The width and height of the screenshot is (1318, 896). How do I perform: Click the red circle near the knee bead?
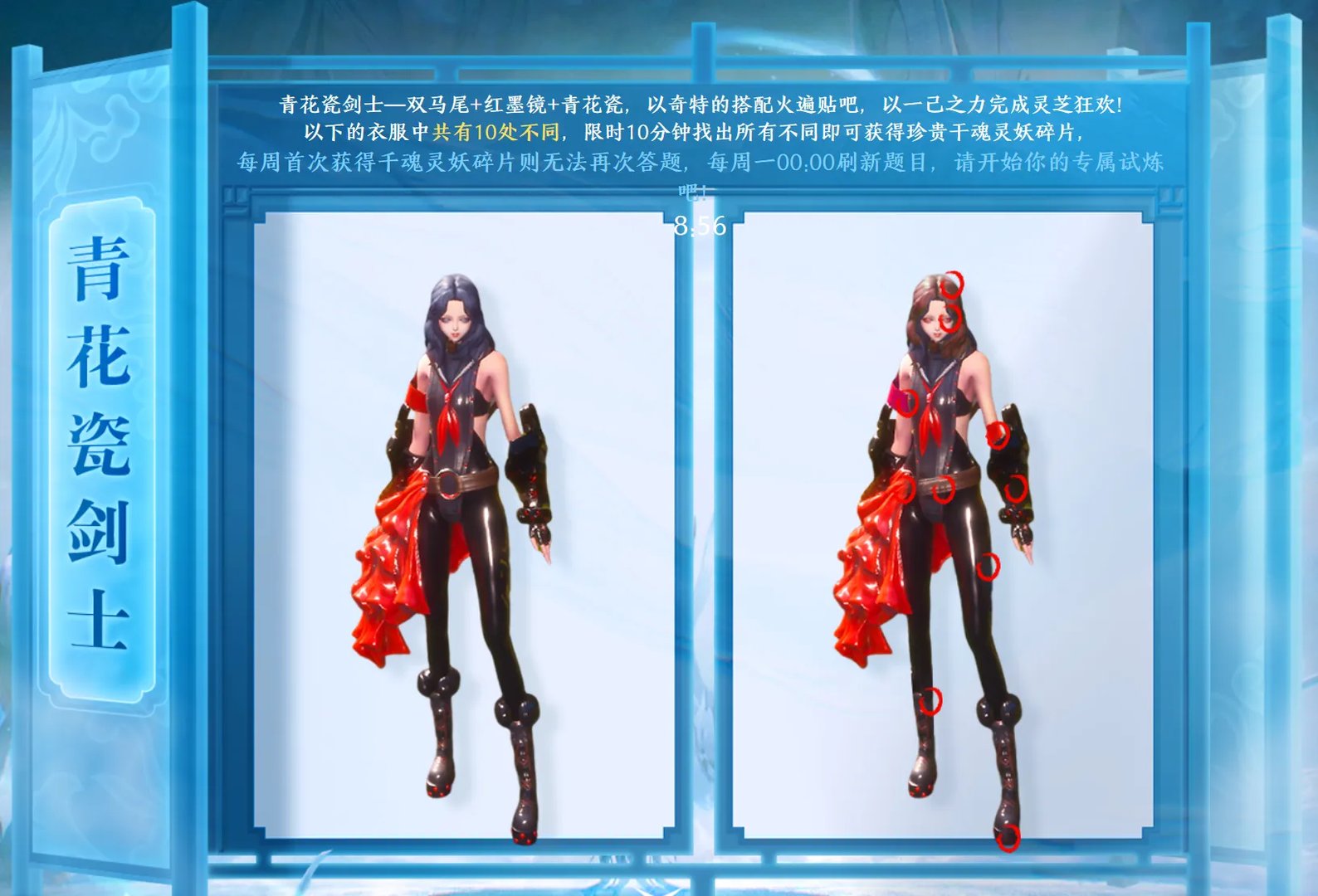(931, 702)
